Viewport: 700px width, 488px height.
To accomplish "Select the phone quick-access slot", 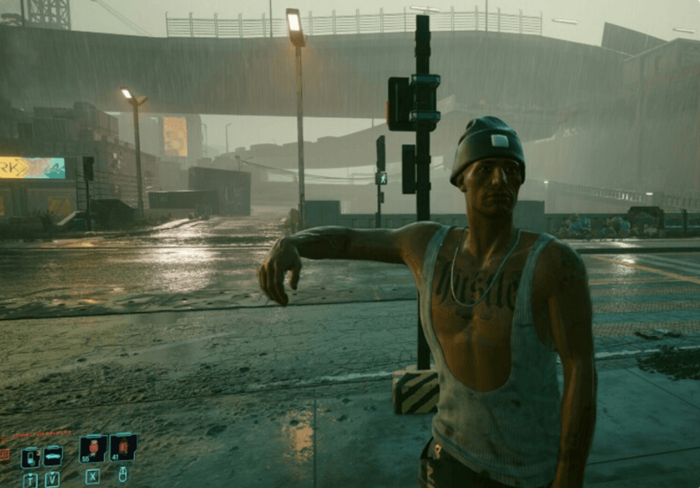I will 30,457.
